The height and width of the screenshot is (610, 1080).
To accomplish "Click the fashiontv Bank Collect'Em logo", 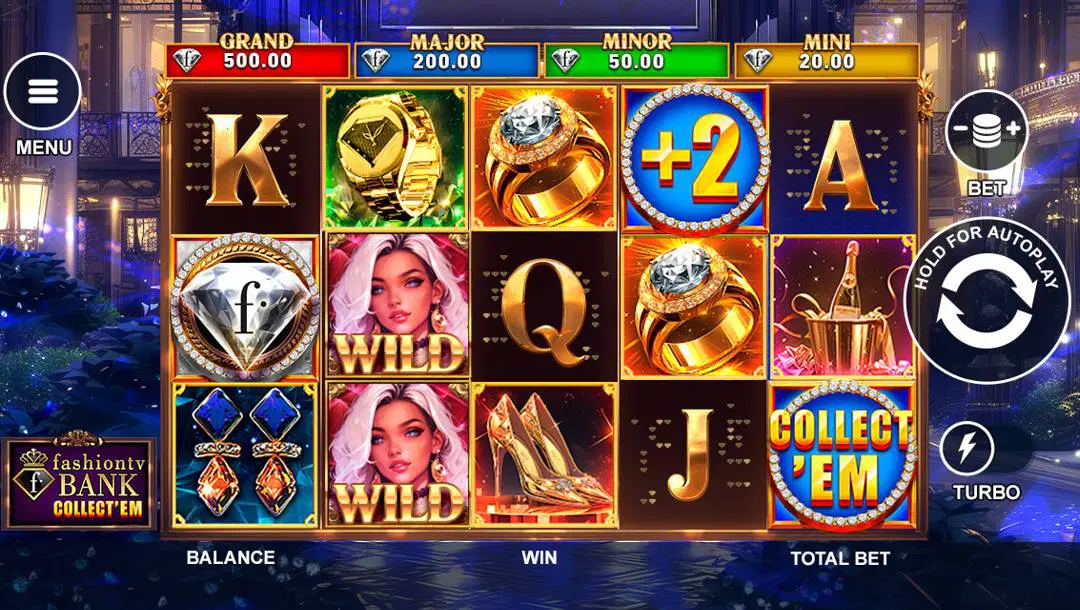I will tap(80, 483).
